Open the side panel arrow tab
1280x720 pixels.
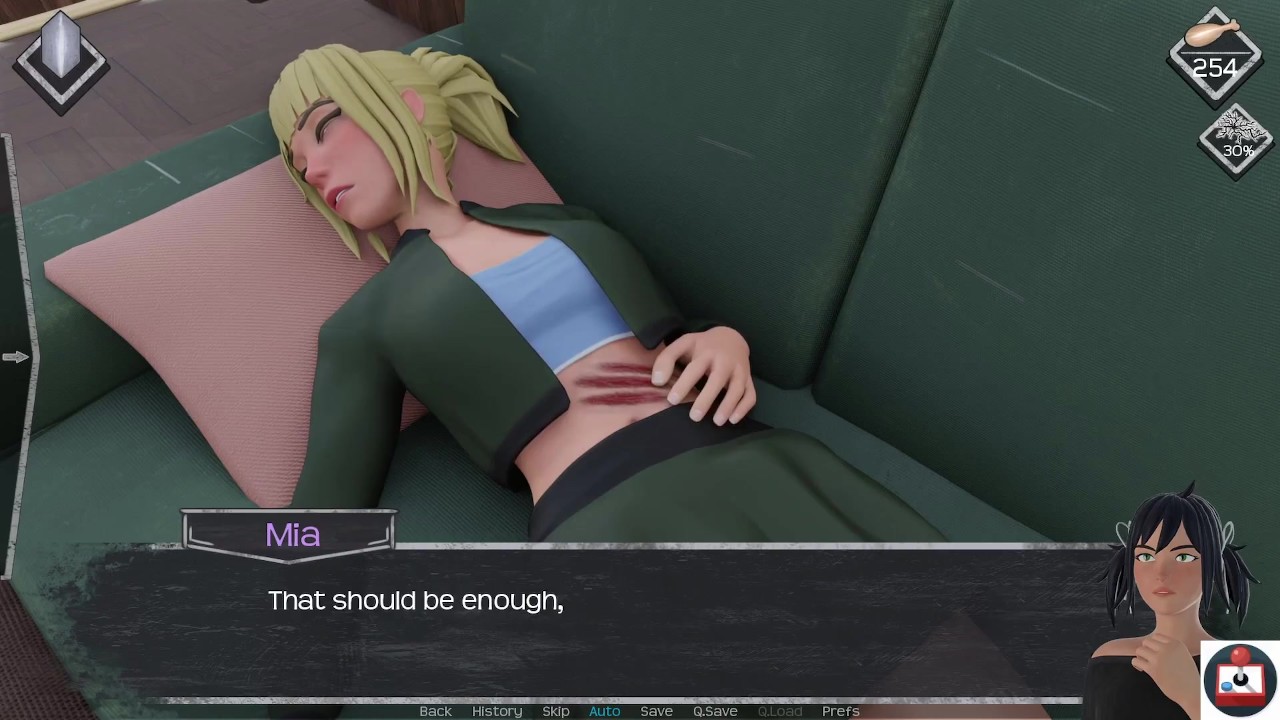15,356
